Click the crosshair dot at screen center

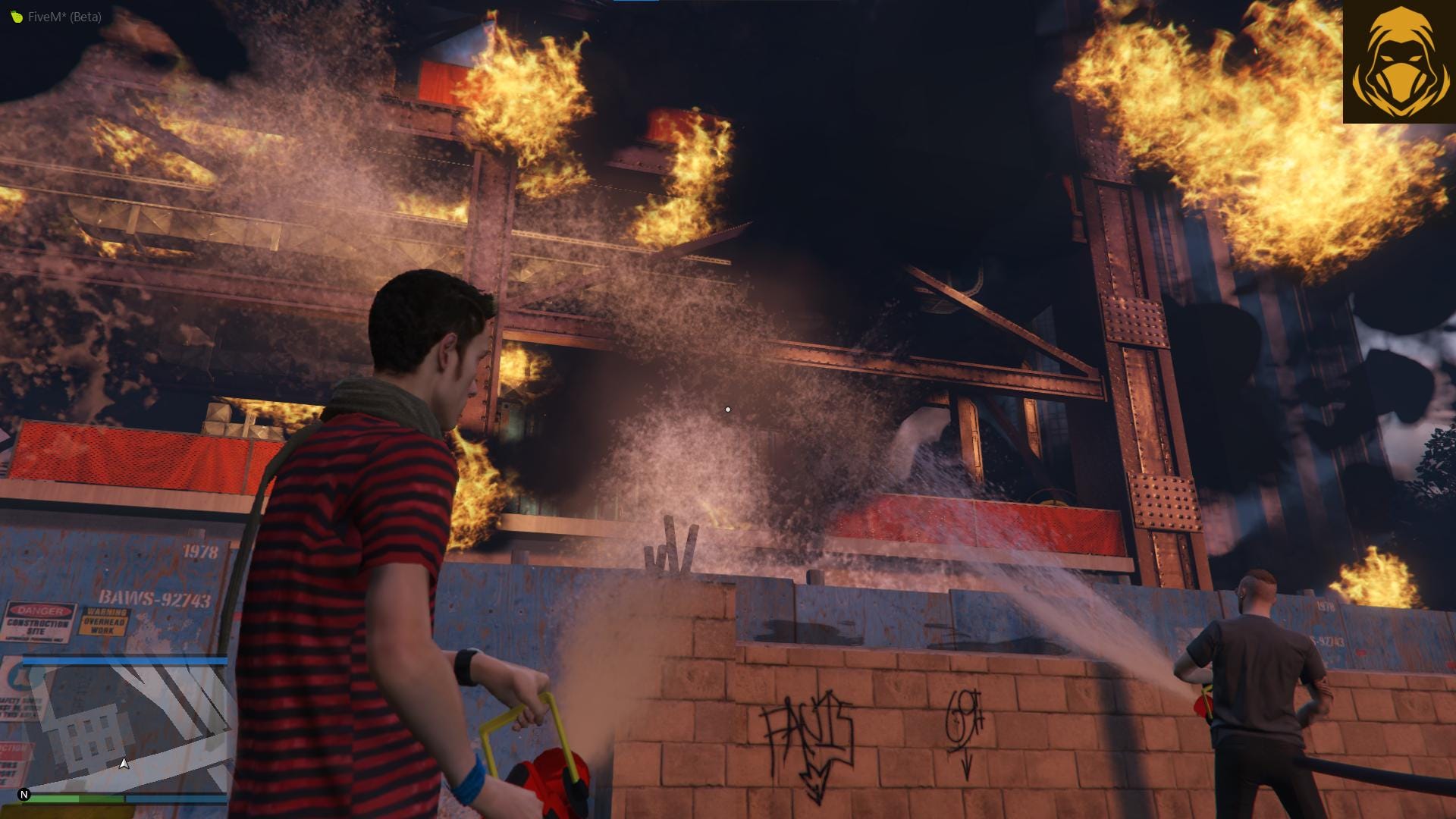point(727,409)
